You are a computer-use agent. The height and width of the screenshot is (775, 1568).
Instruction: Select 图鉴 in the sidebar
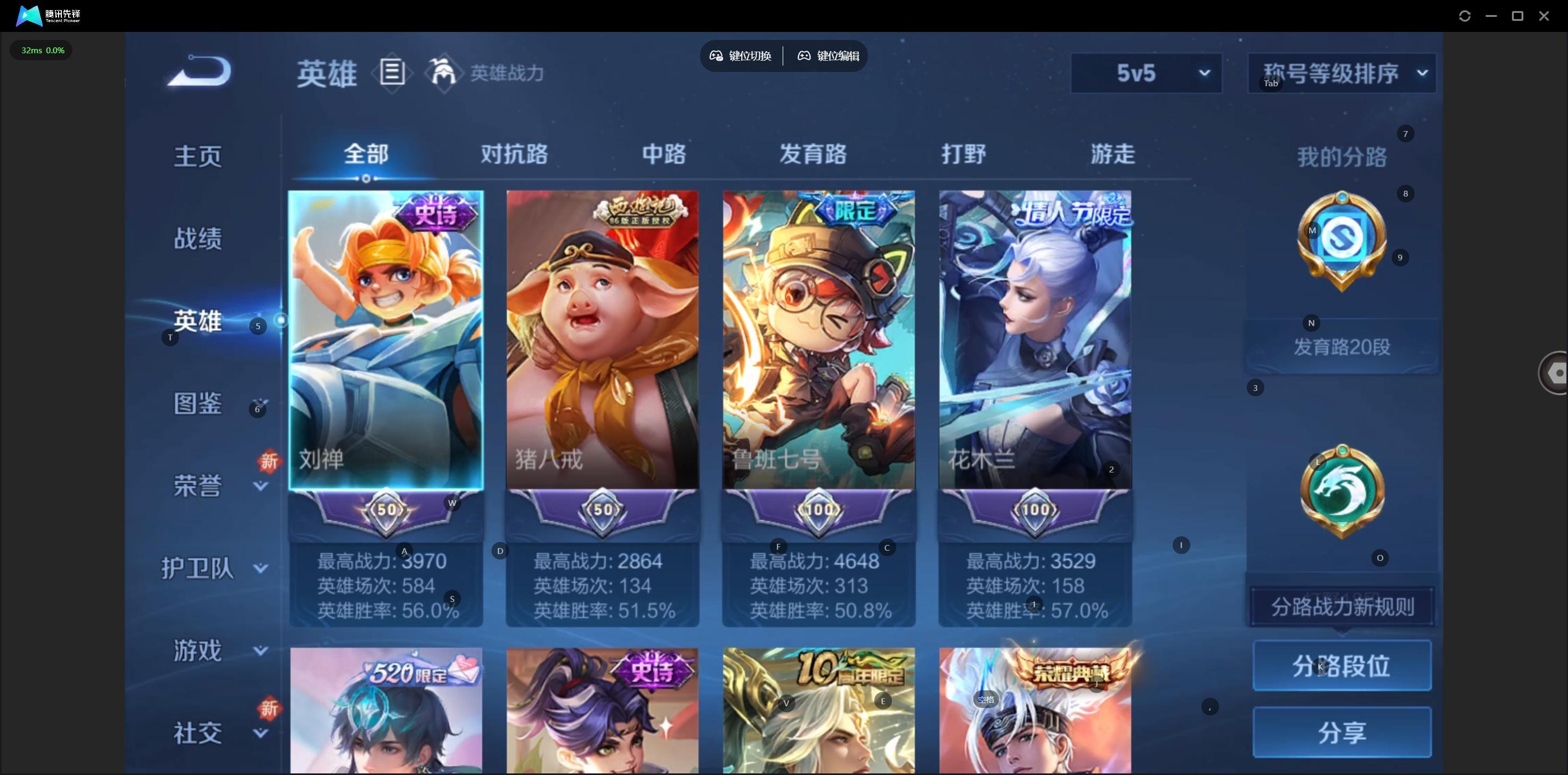198,403
